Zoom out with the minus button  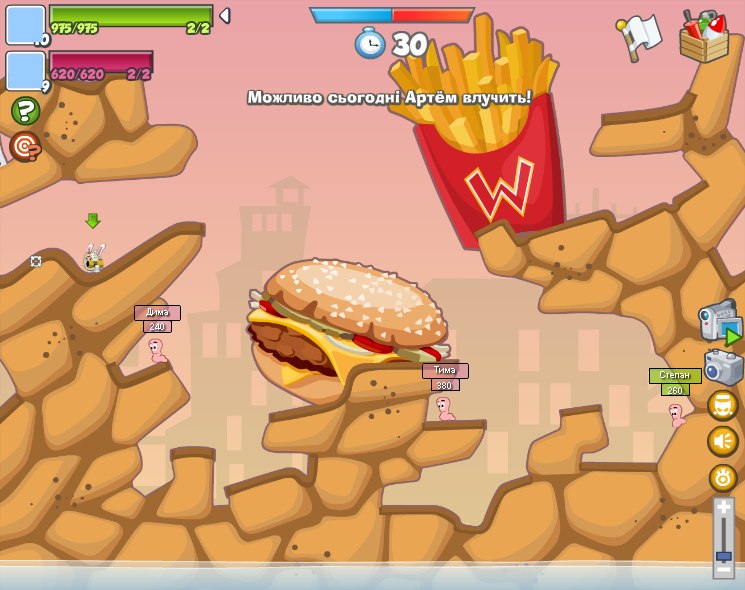723,570
